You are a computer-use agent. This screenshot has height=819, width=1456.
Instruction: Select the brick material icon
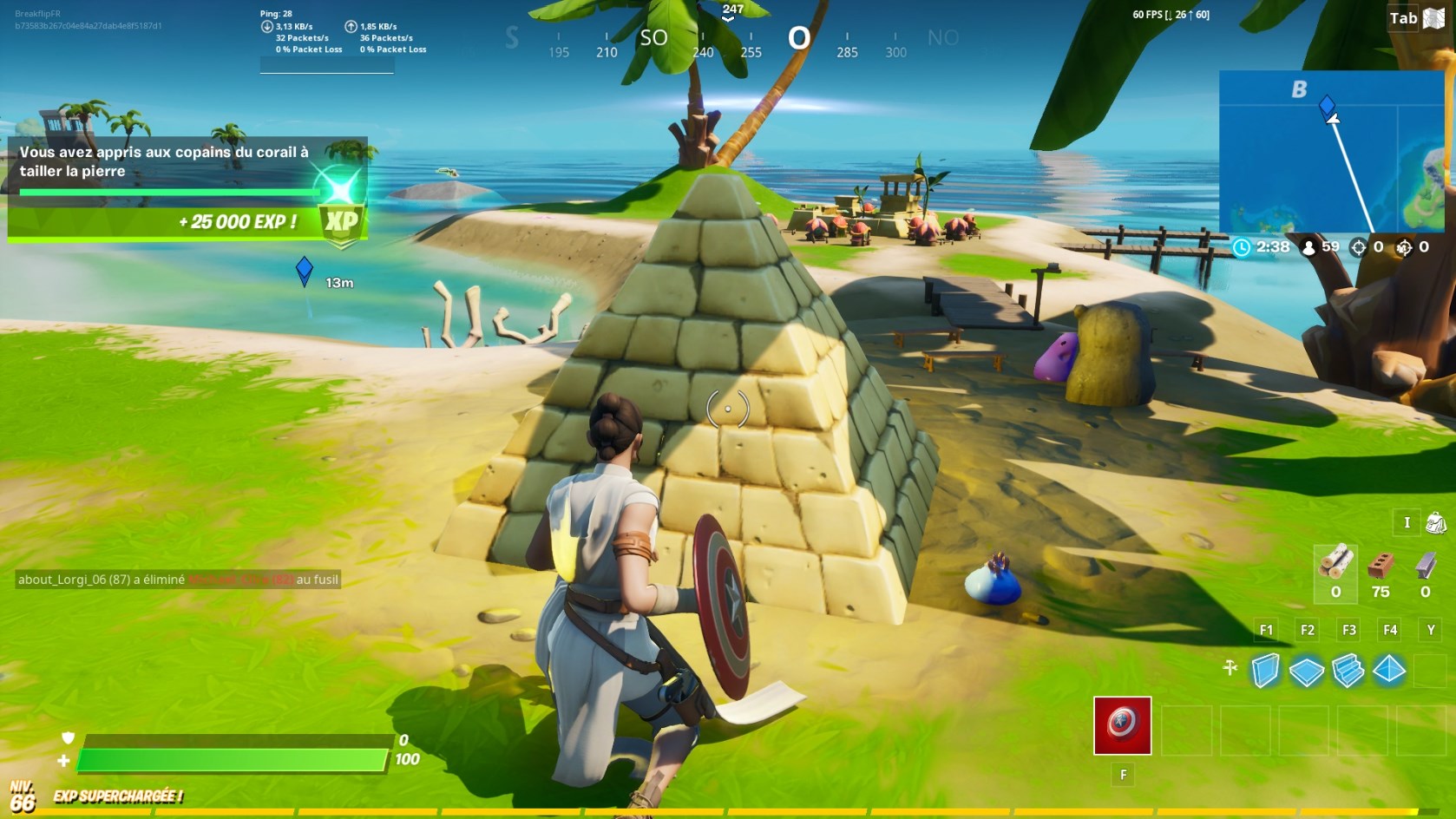click(x=1381, y=566)
